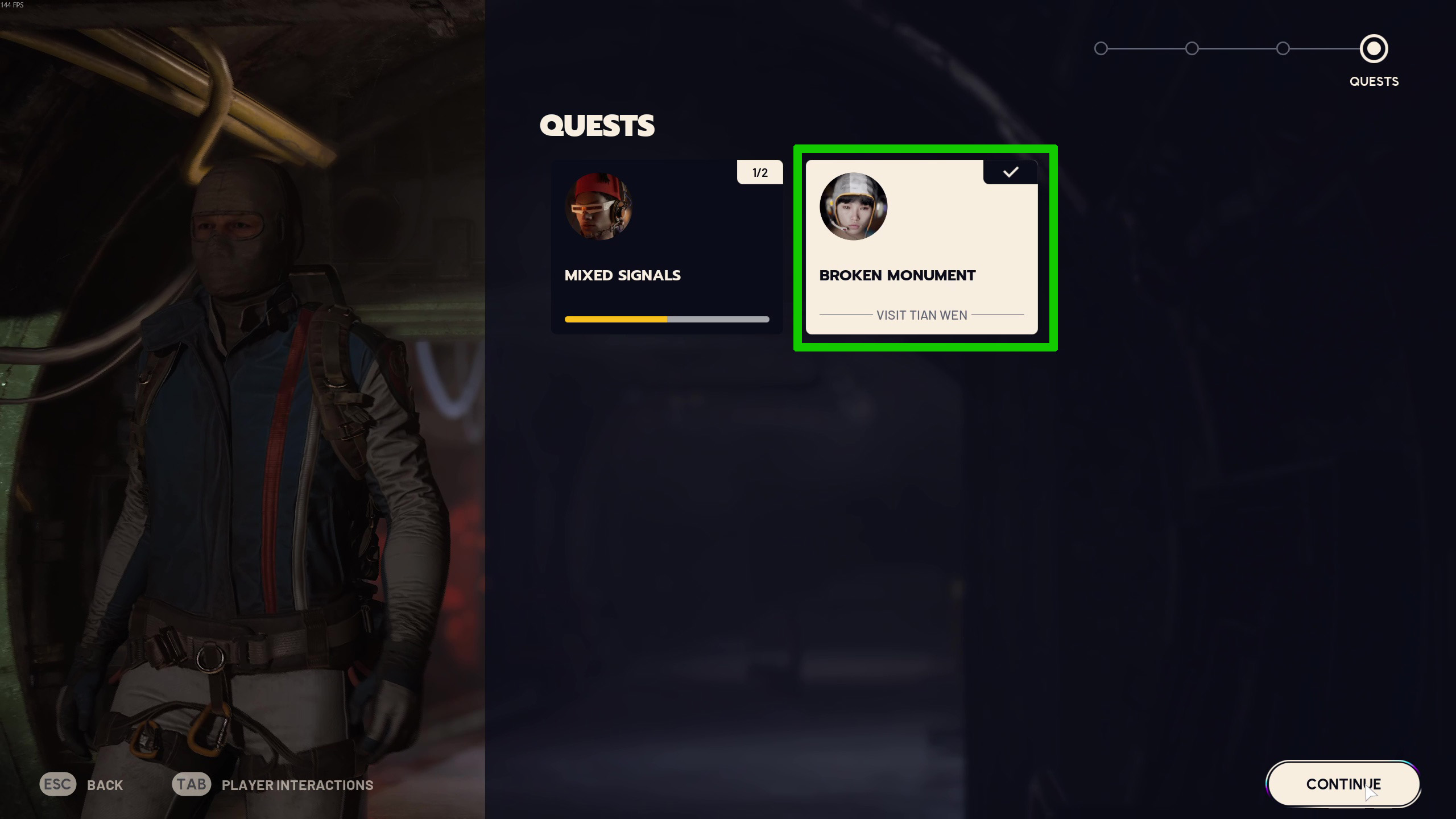
Task: Go back using the Back button
Action: pos(81,785)
